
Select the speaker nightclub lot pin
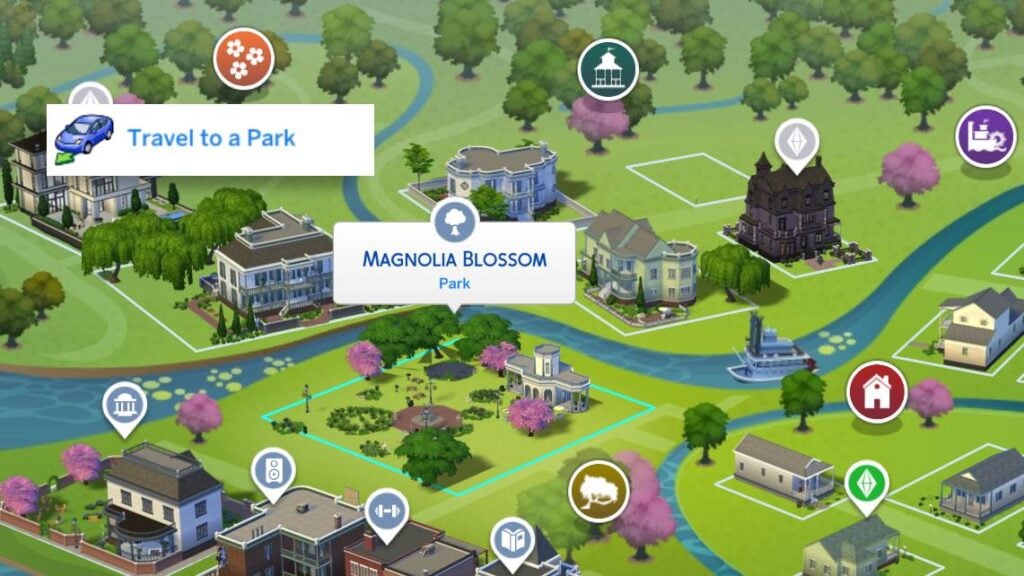pos(273,469)
